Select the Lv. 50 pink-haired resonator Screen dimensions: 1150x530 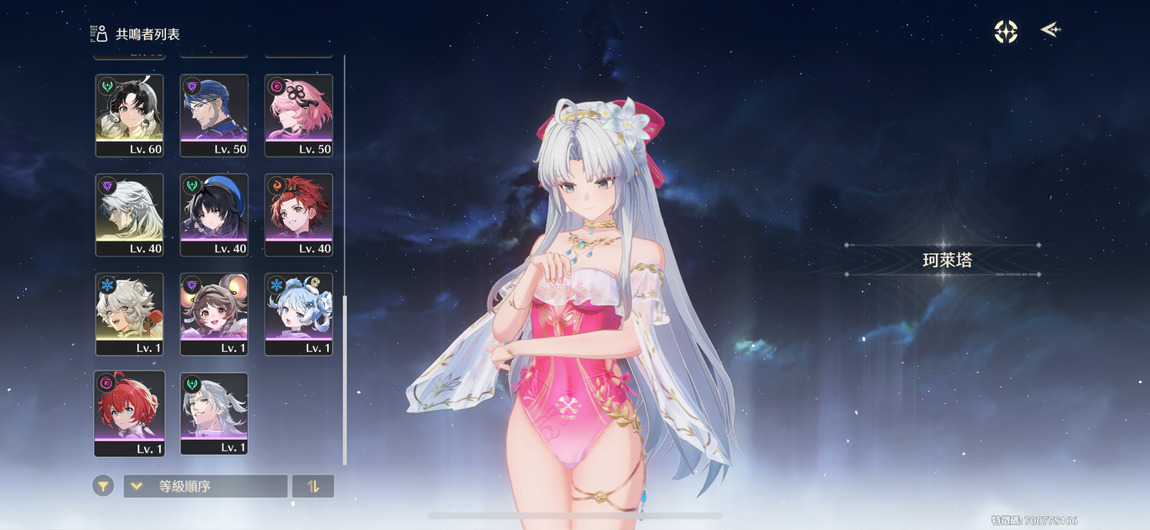(299, 114)
